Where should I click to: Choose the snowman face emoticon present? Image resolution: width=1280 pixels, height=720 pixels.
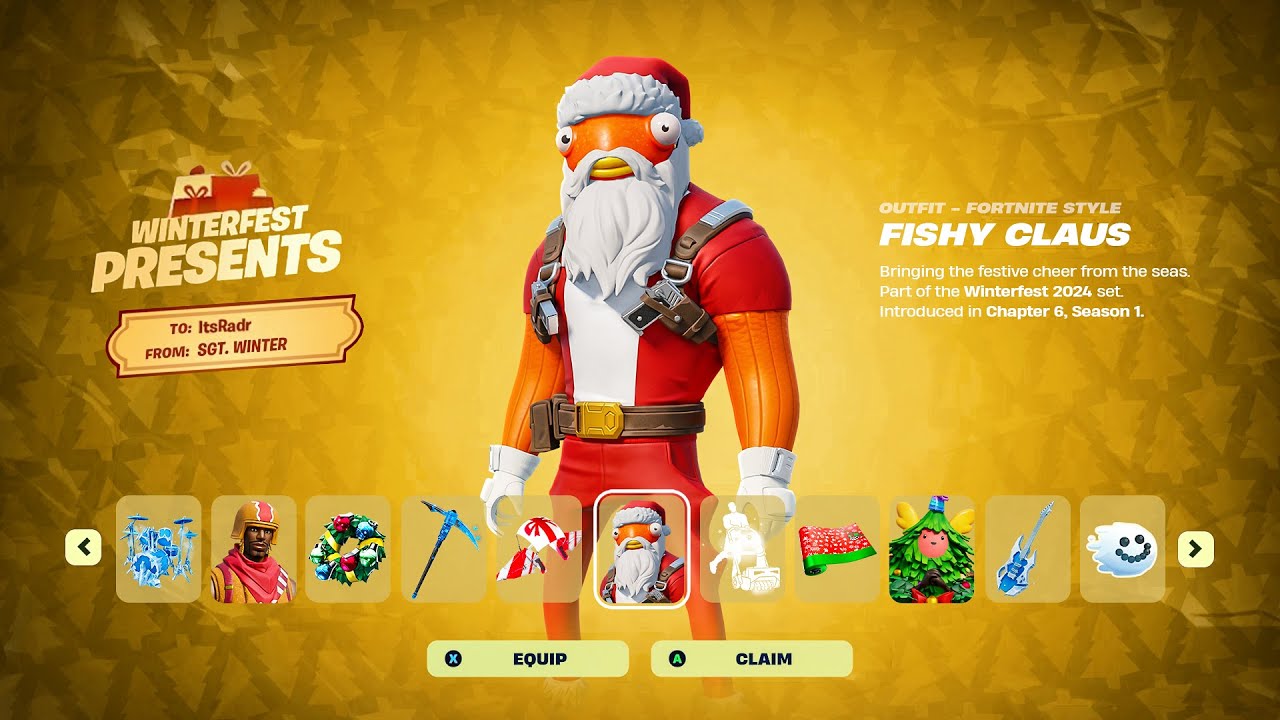coord(1122,549)
